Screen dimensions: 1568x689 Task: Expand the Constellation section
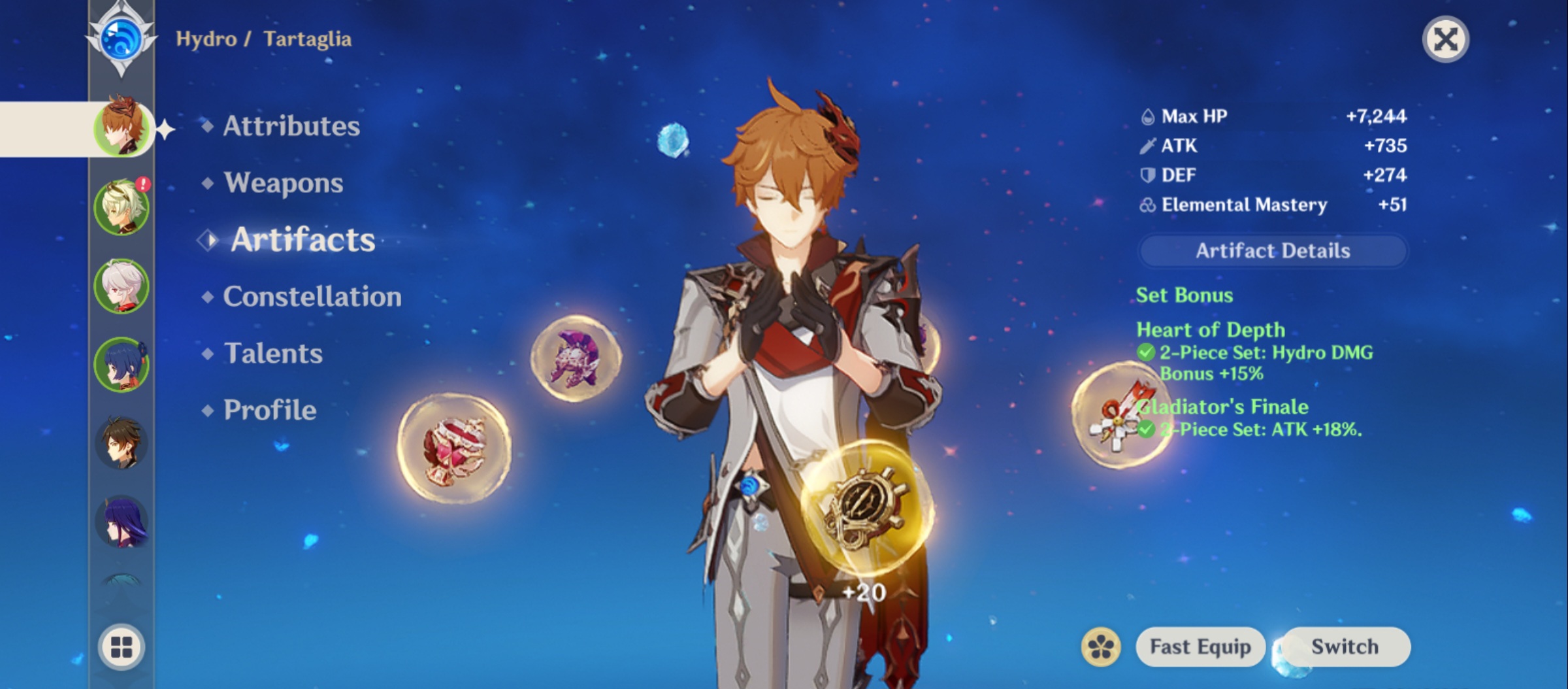pyautogui.click(x=312, y=296)
